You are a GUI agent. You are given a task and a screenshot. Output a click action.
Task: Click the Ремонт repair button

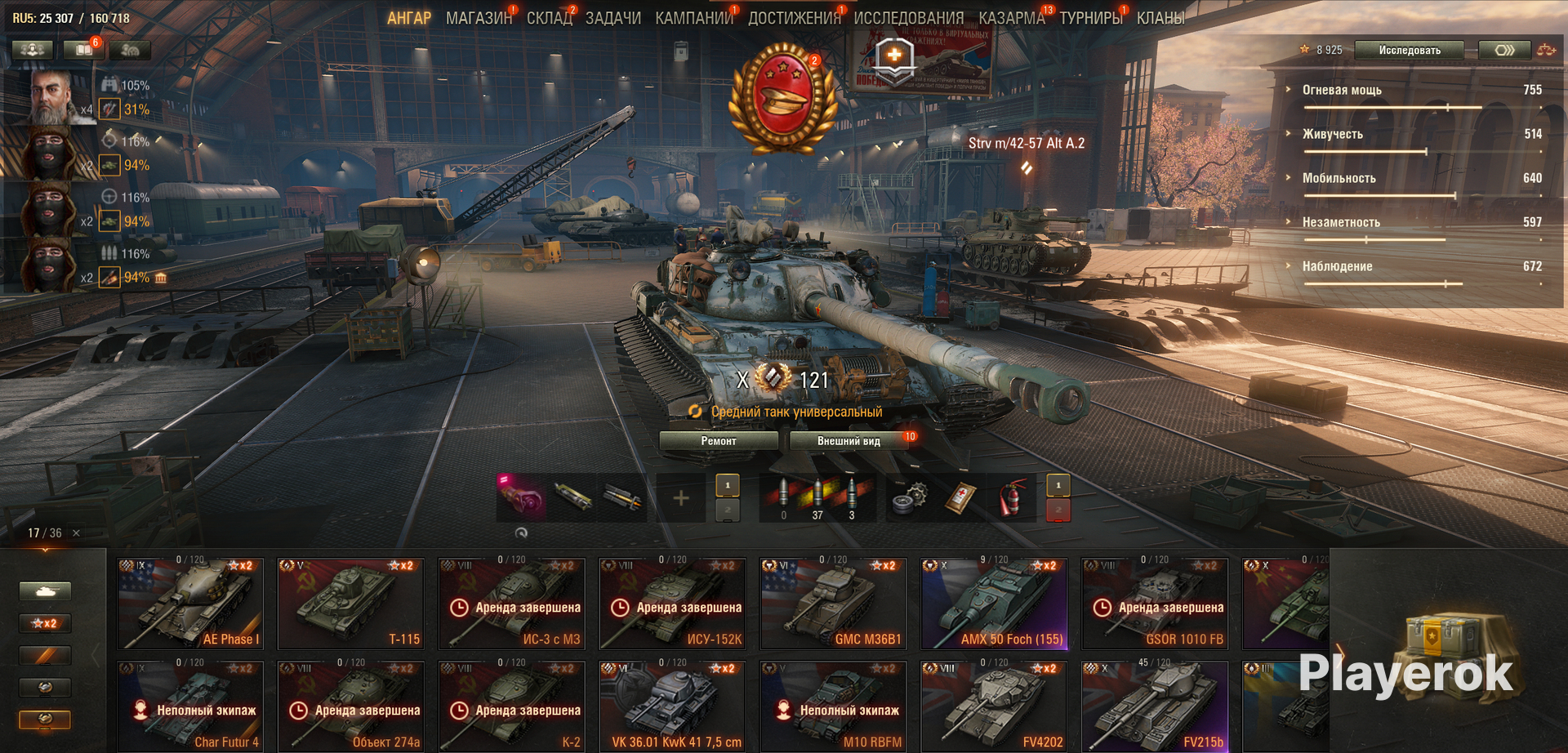coord(719,441)
